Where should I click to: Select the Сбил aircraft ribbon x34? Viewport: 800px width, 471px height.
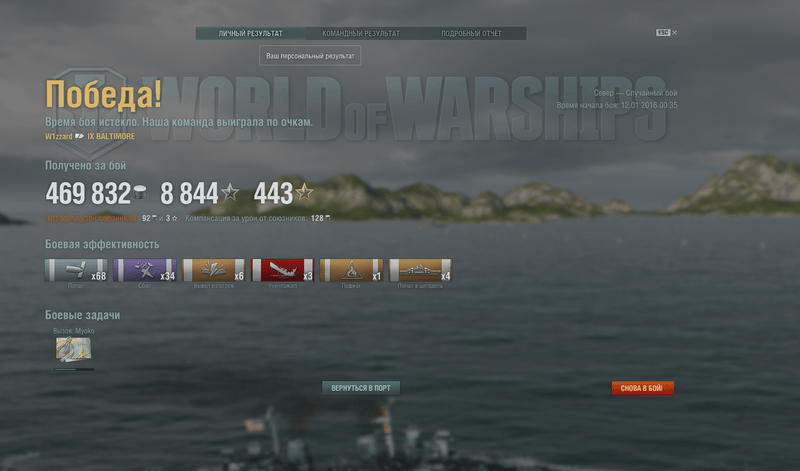145,270
